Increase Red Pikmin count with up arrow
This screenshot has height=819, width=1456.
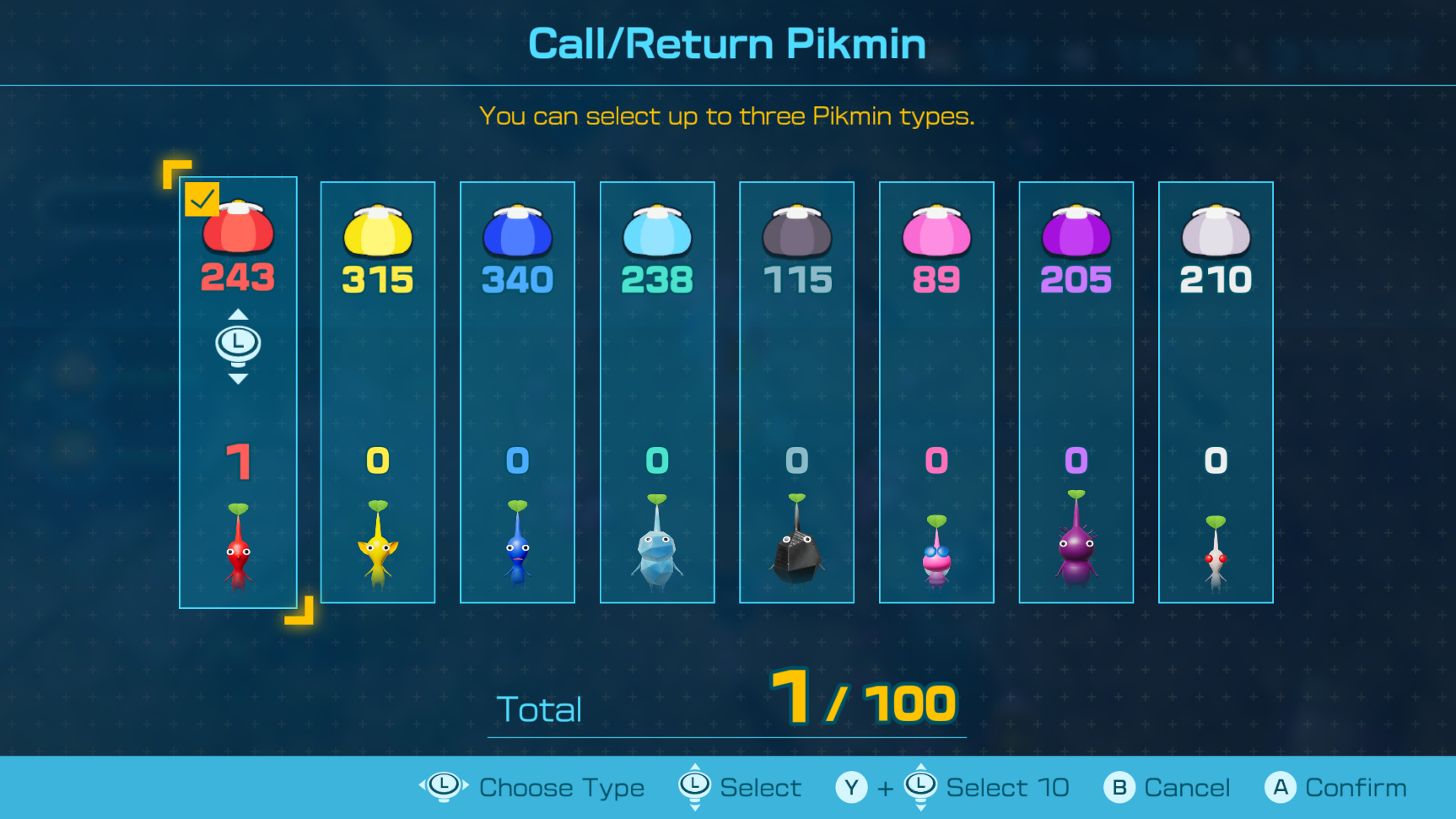tap(238, 315)
